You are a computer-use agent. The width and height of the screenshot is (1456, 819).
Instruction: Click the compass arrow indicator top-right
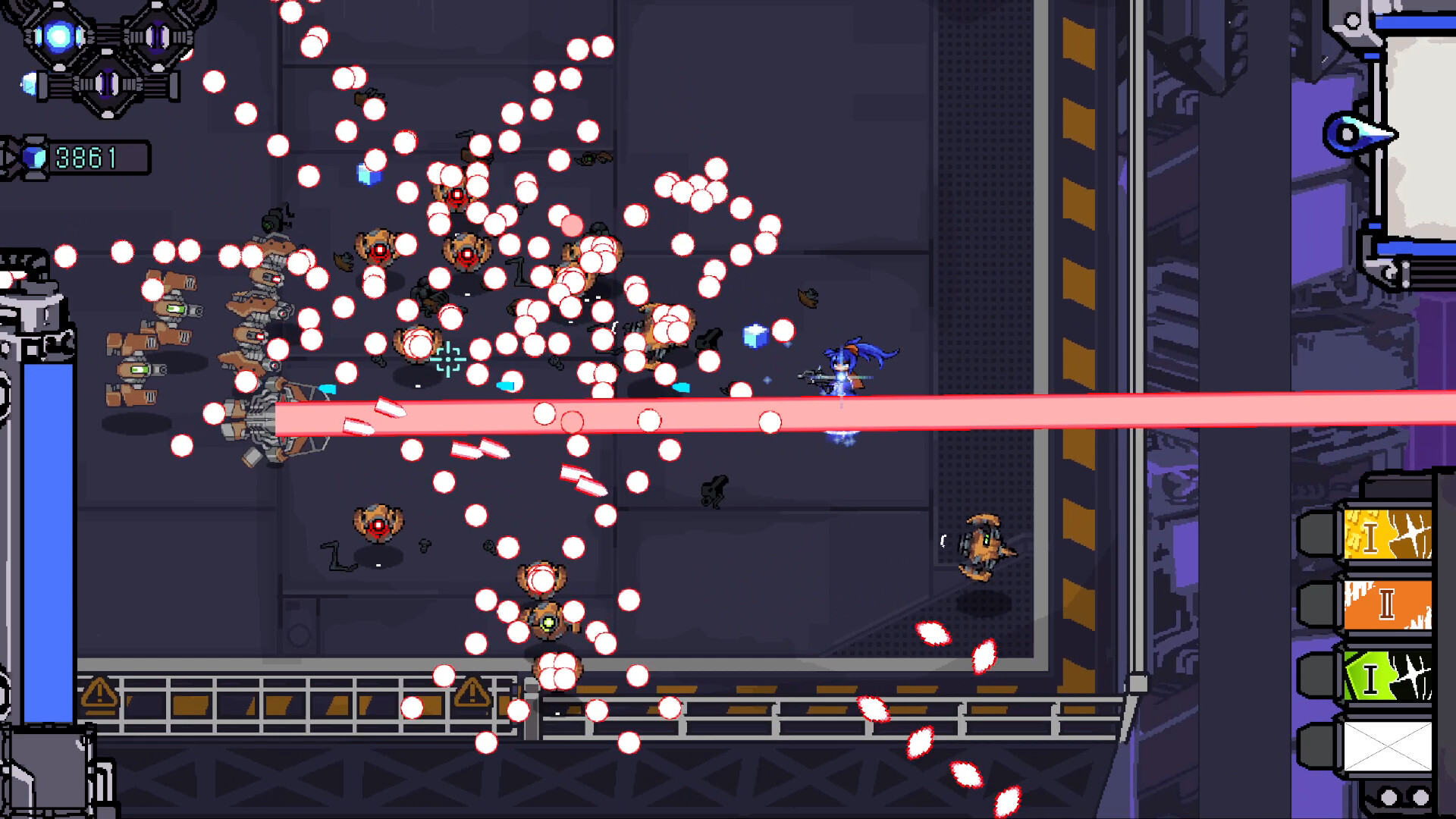coord(1361,133)
